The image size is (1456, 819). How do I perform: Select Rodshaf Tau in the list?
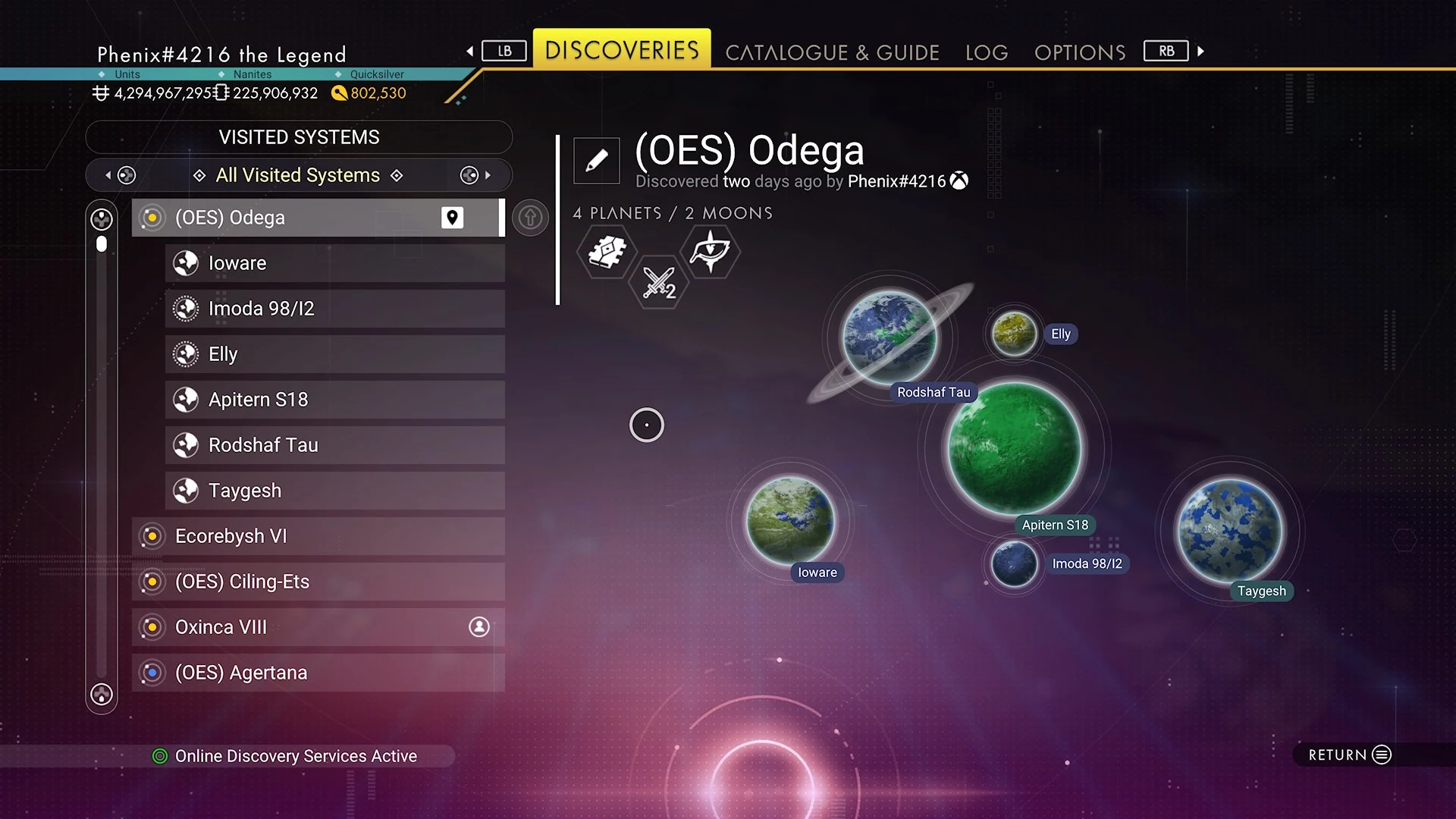(334, 445)
